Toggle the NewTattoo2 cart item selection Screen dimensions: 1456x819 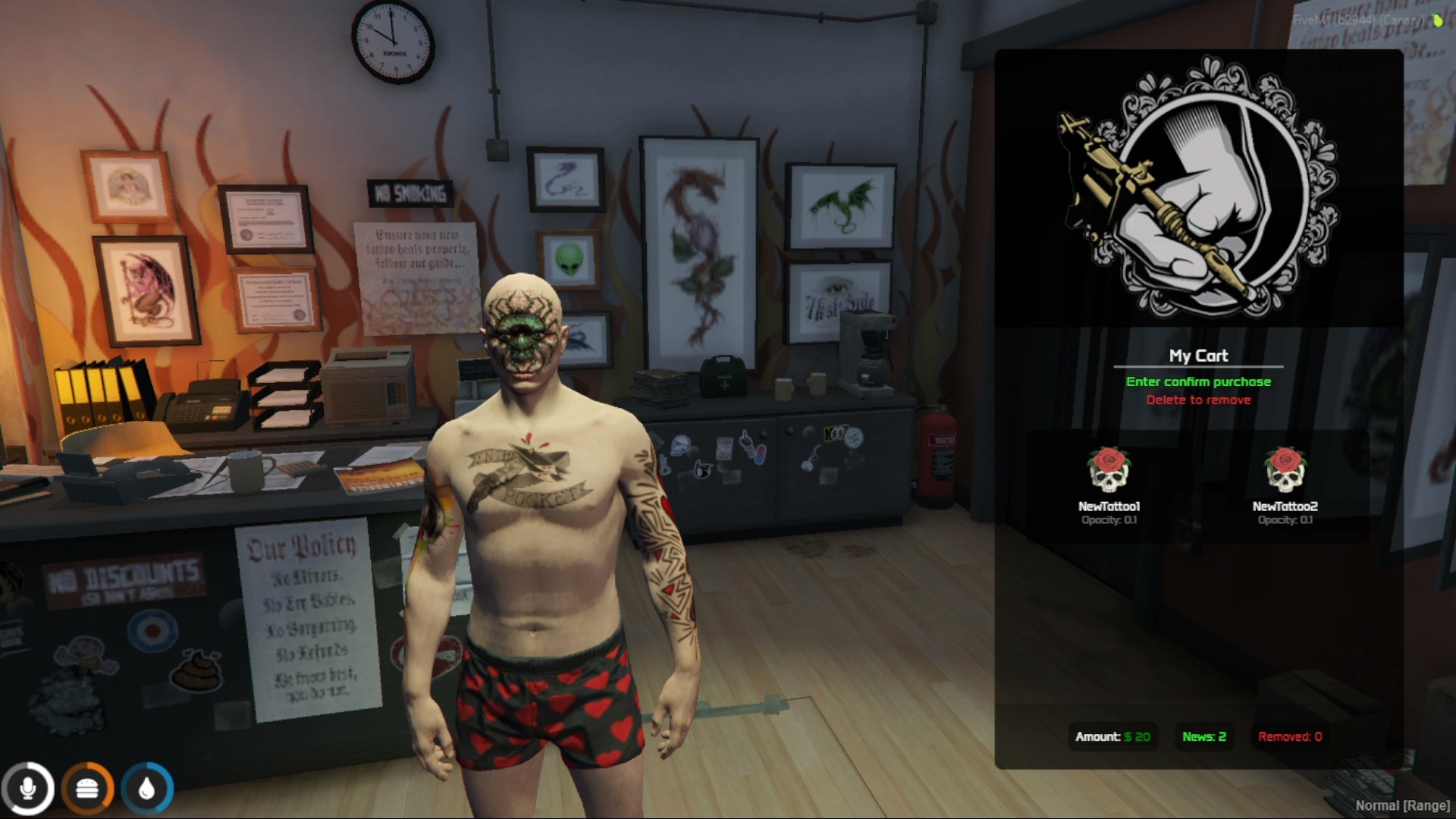(1285, 485)
